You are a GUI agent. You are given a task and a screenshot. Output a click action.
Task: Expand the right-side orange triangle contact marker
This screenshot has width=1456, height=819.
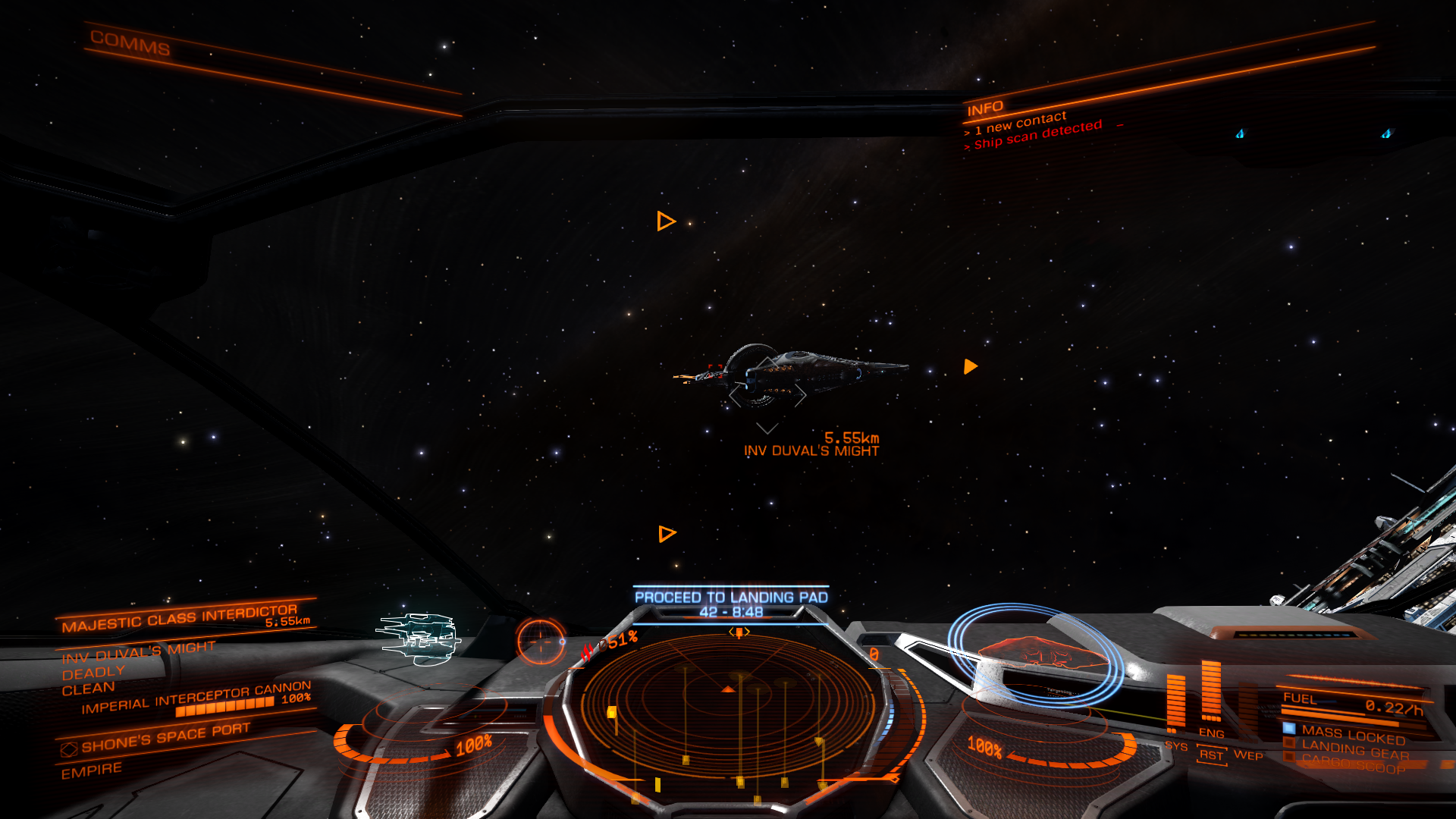tap(968, 367)
